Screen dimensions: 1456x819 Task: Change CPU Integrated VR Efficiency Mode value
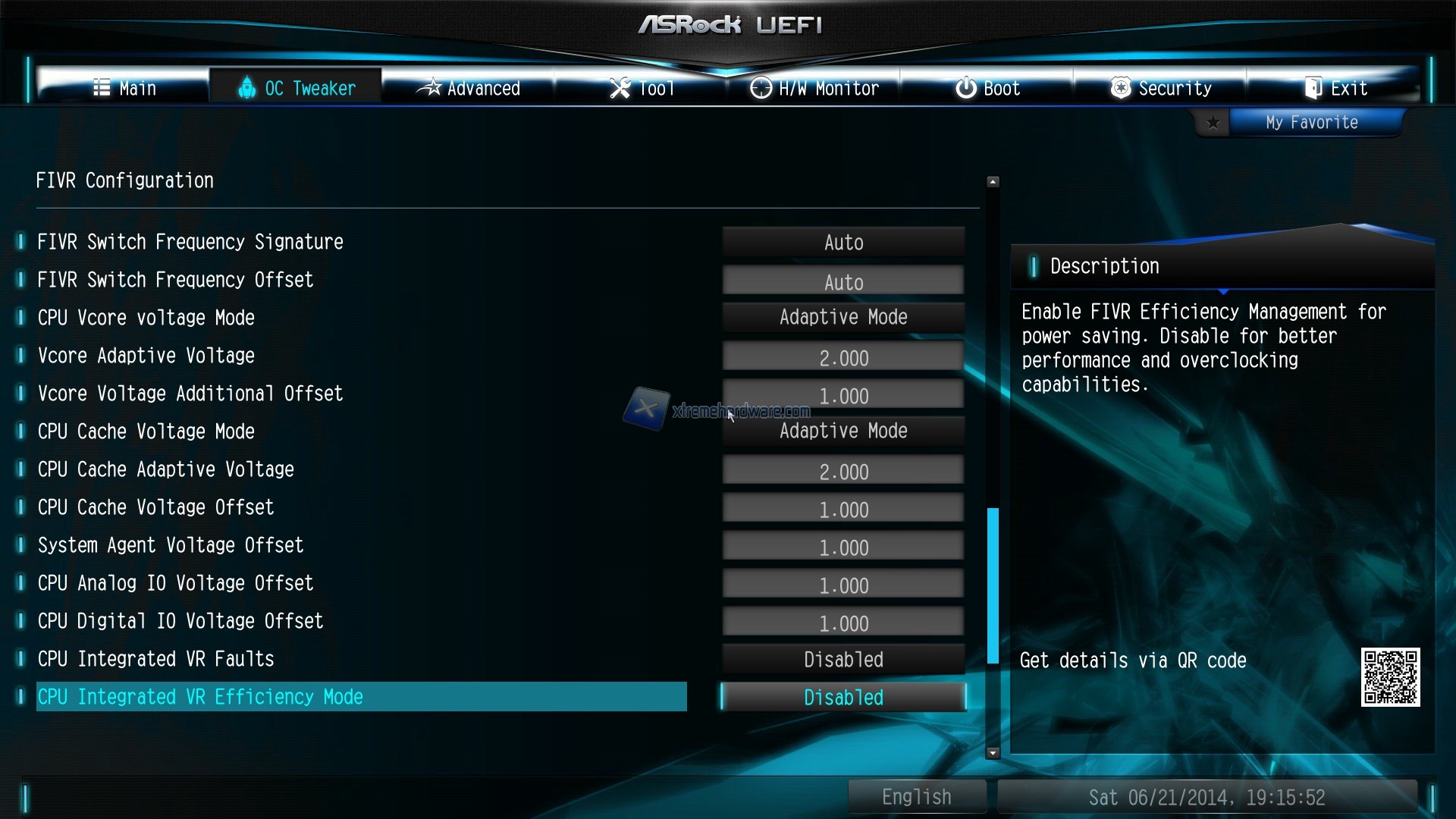point(843,697)
